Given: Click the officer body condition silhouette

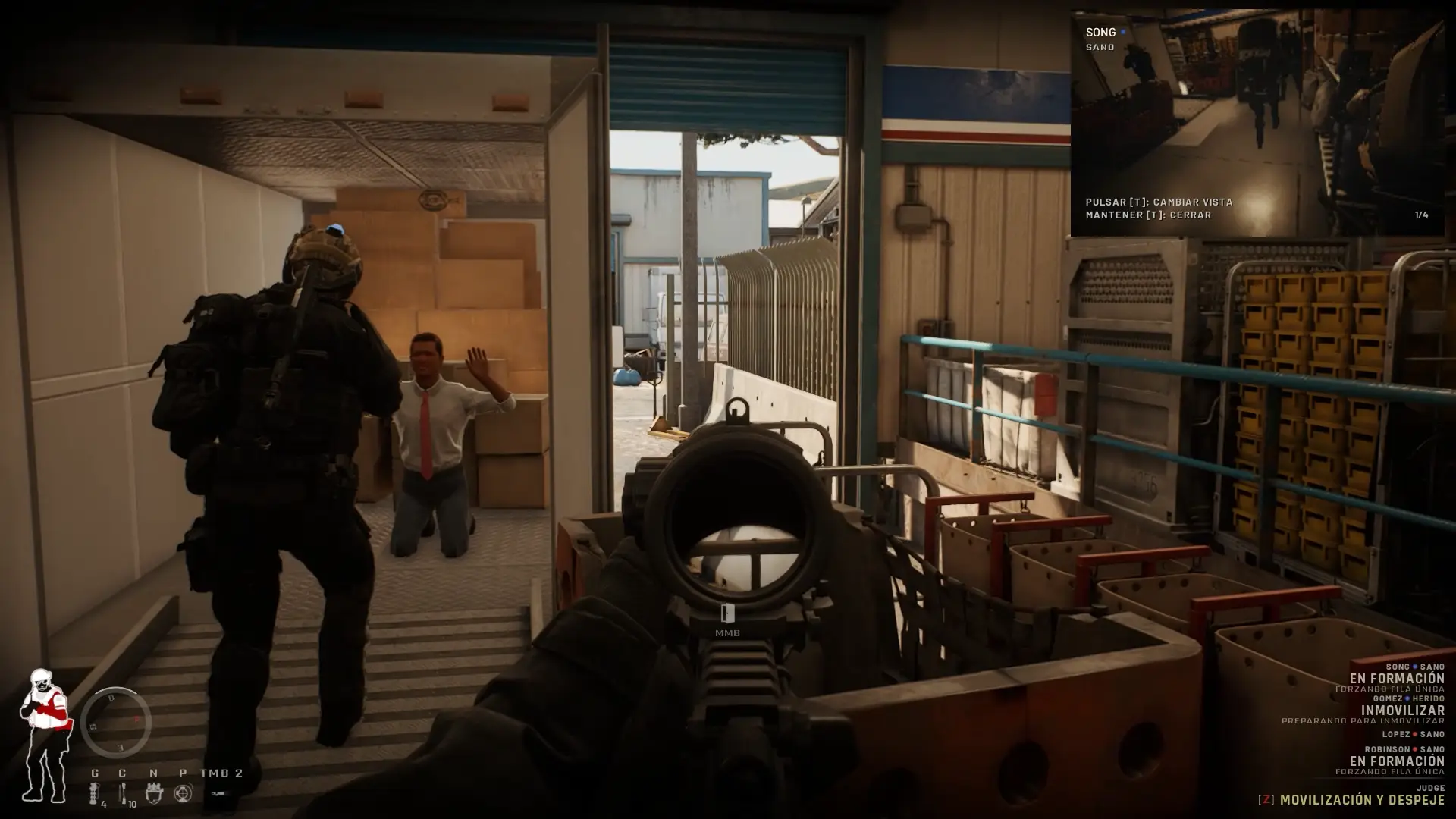Looking at the screenshot, I should (x=44, y=734).
